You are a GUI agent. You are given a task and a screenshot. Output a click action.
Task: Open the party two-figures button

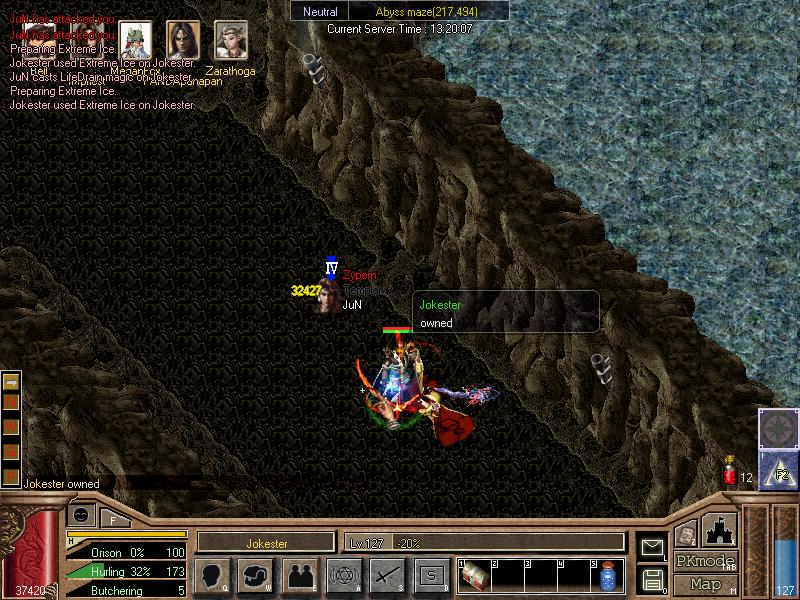[300, 576]
